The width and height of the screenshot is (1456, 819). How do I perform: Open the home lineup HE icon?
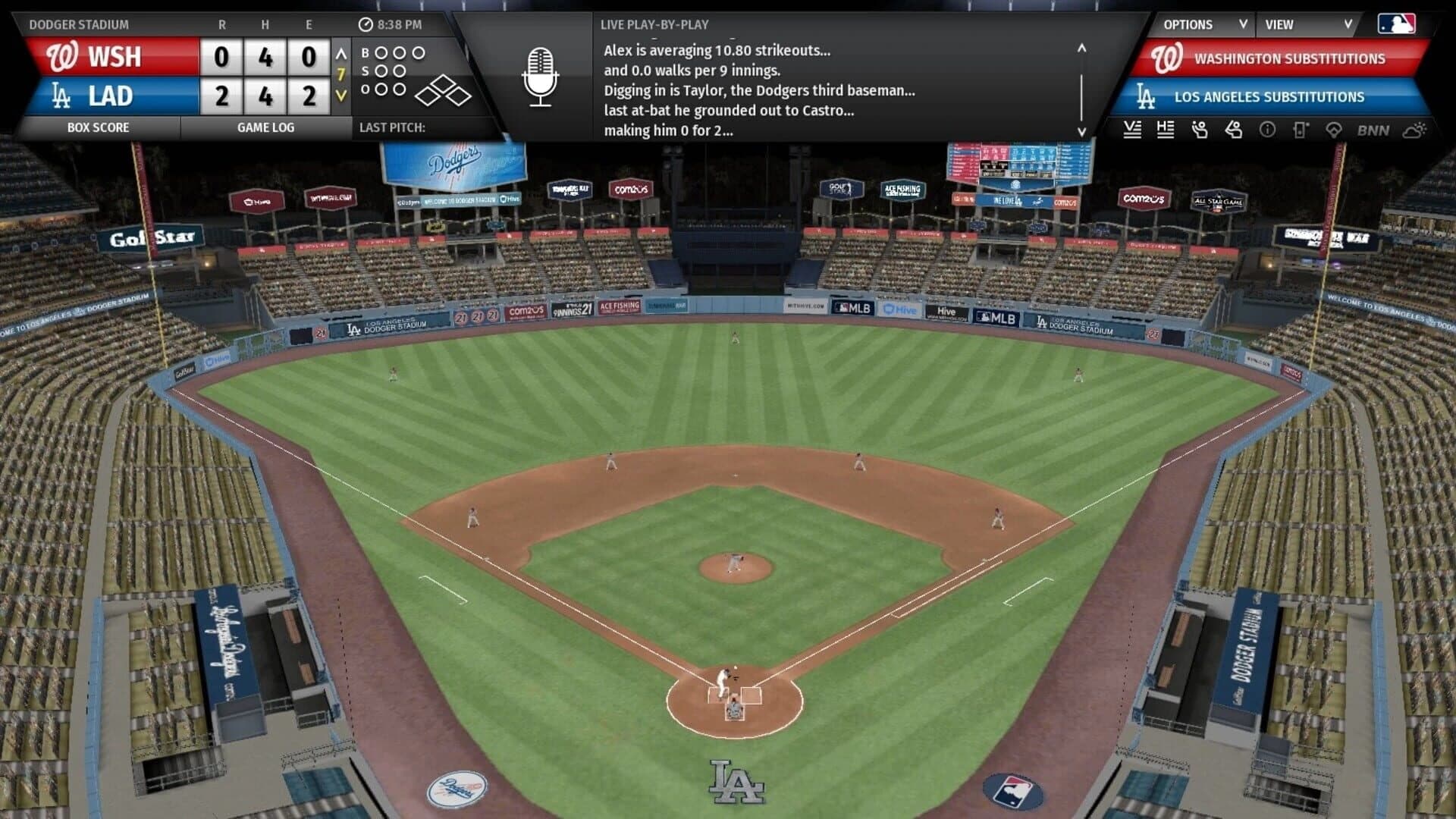1166,130
